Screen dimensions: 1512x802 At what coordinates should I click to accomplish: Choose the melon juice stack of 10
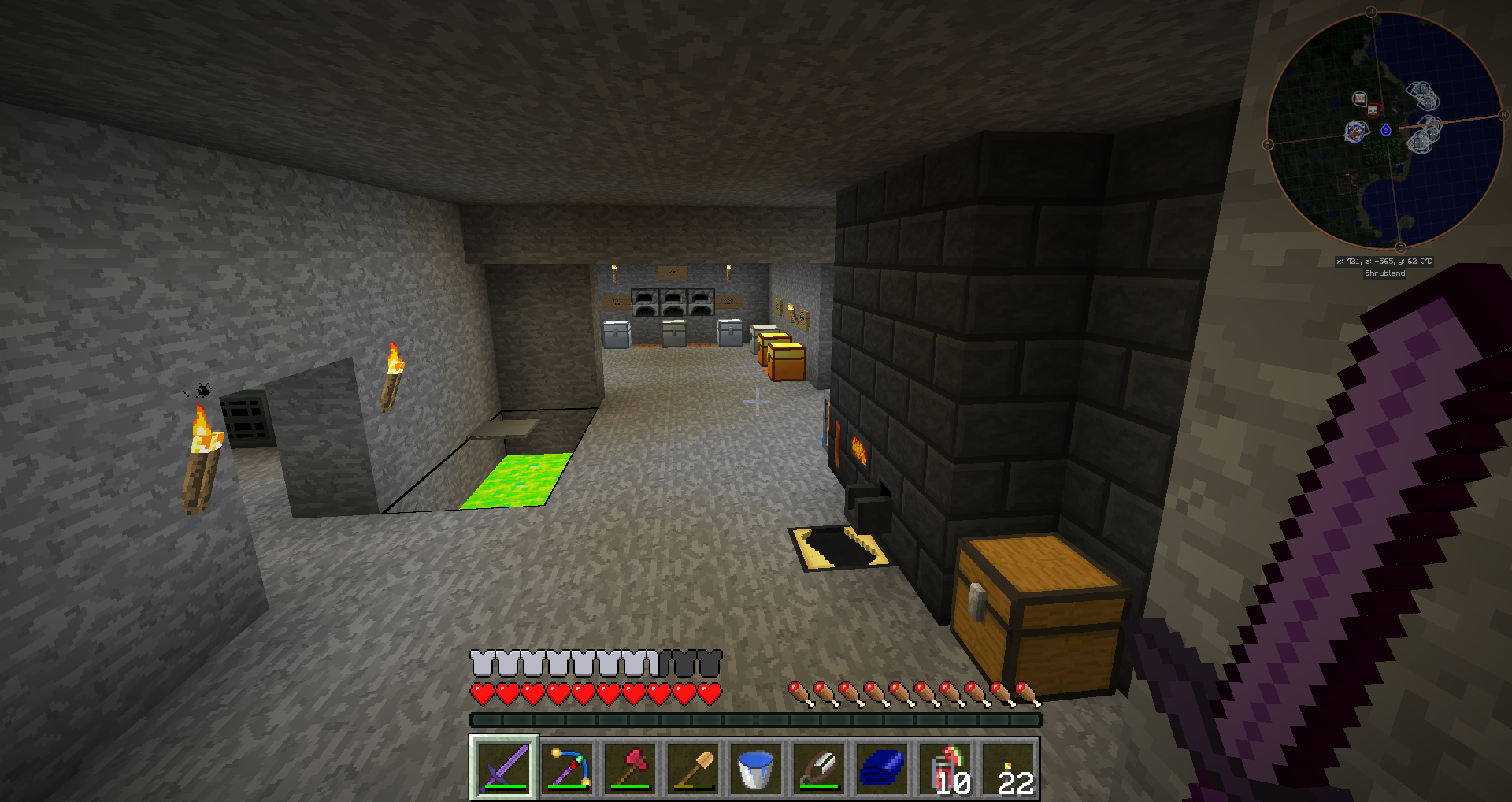[945, 767]
